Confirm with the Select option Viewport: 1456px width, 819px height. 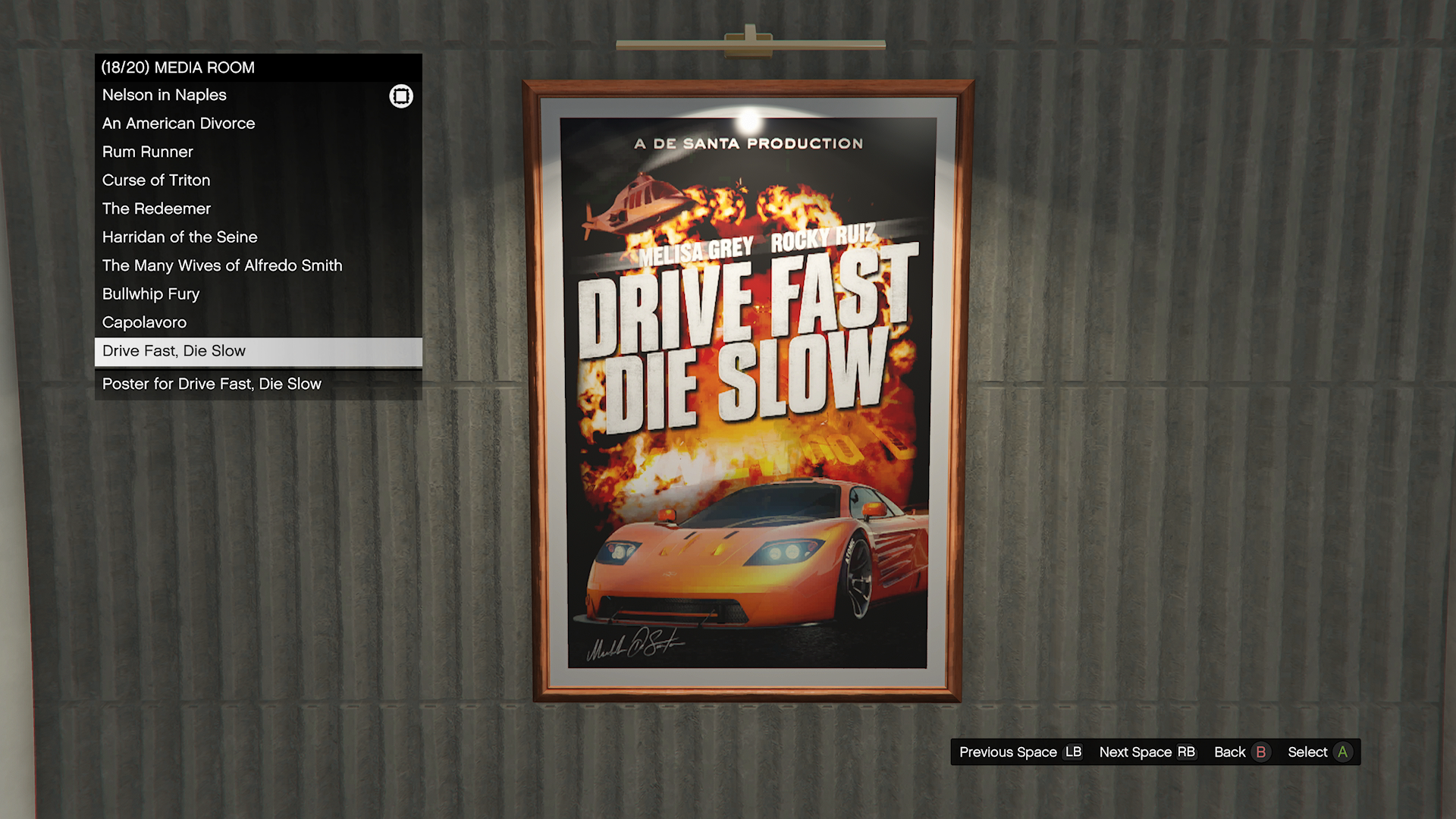pyautogui.click(x=1319, y=752)
